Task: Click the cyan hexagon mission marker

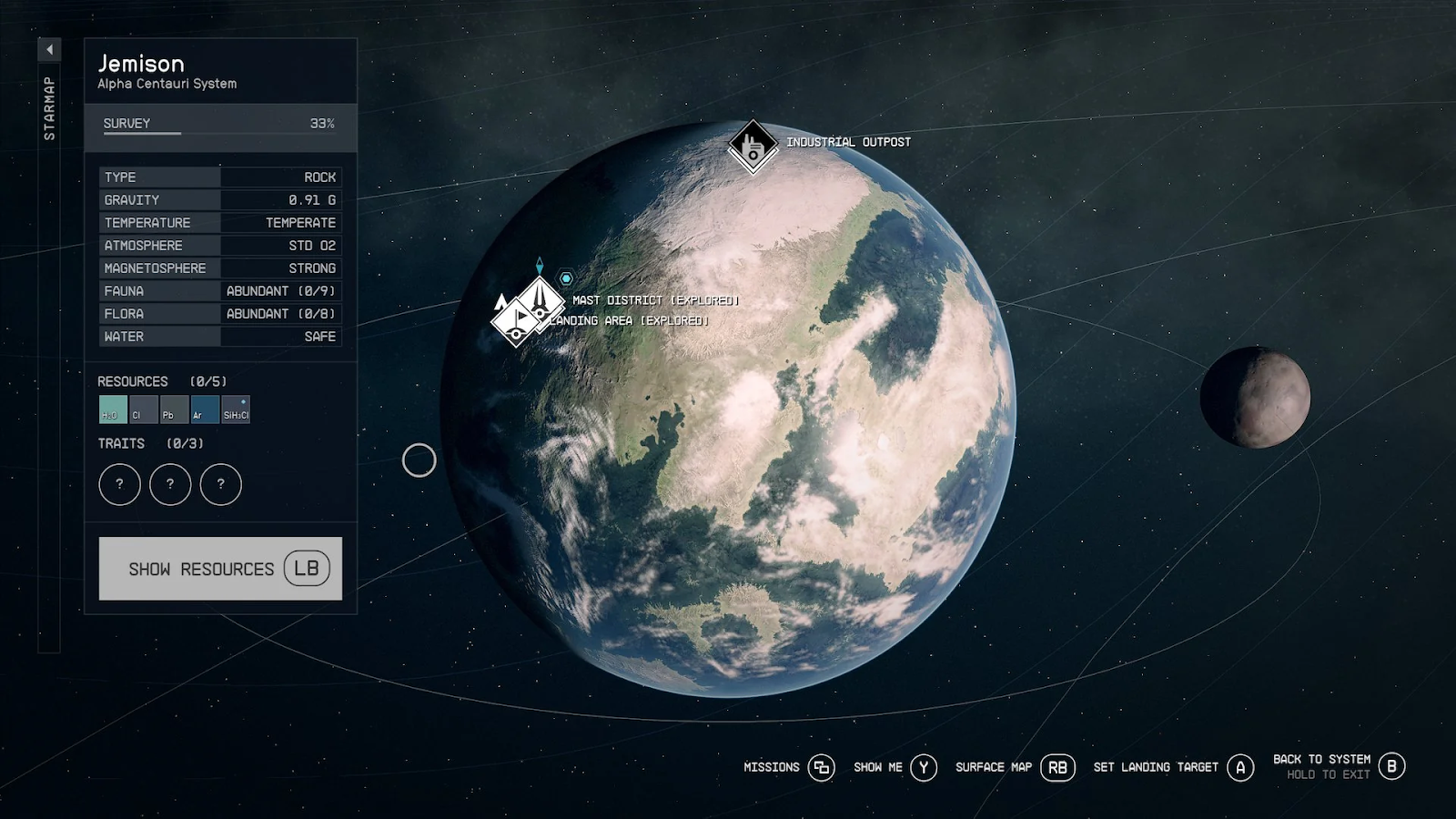Action: (x=566, y=278)
